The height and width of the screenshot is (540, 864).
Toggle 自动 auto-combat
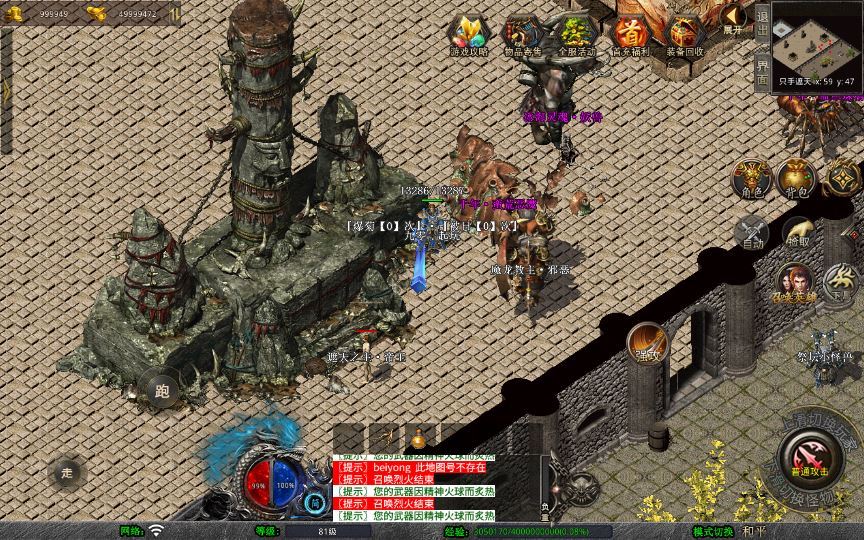(x=752, y=233)
